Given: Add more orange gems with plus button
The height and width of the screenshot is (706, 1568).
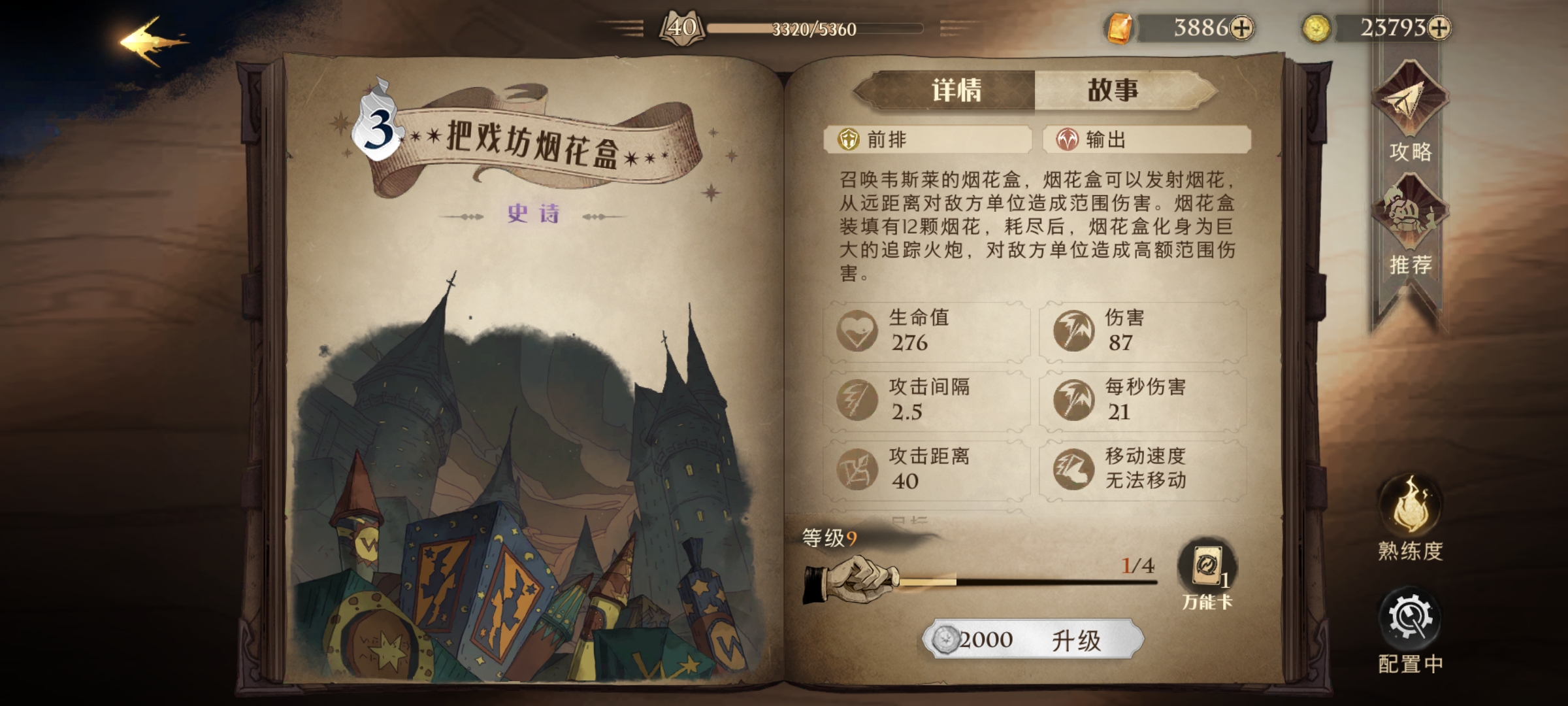Looking at the screenshot, I should pyautogui.click(x=1241, y=28).
